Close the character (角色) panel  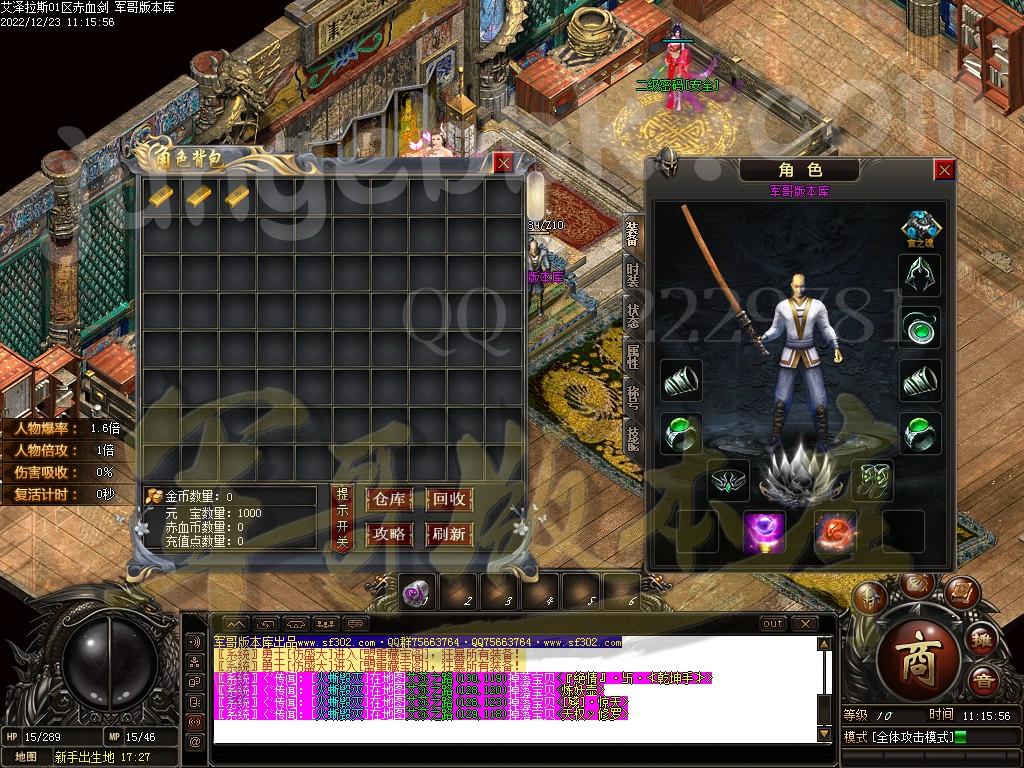click(944, 170)
